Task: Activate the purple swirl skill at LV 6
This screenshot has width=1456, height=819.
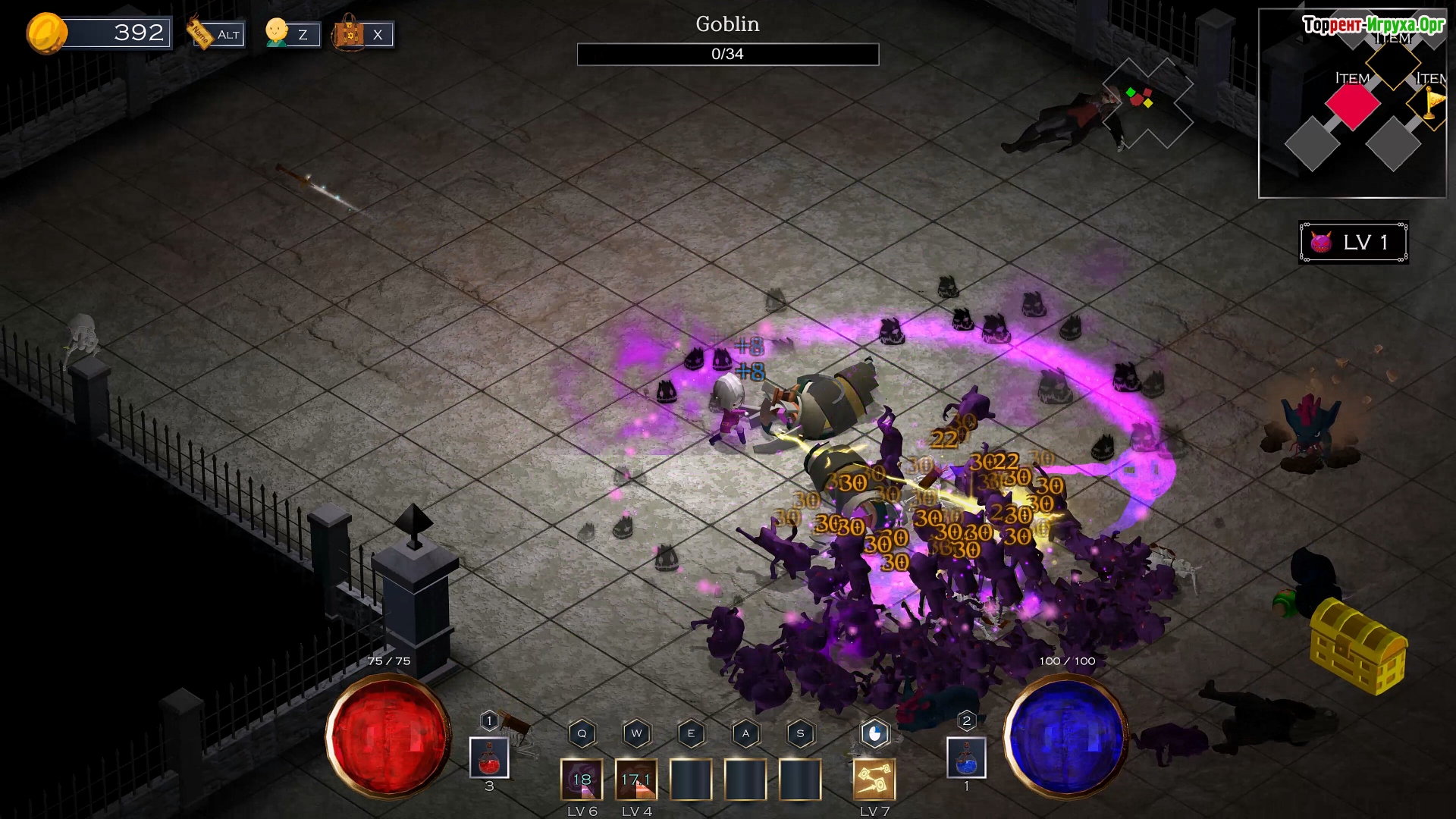Action: click(x=582, y=780)
